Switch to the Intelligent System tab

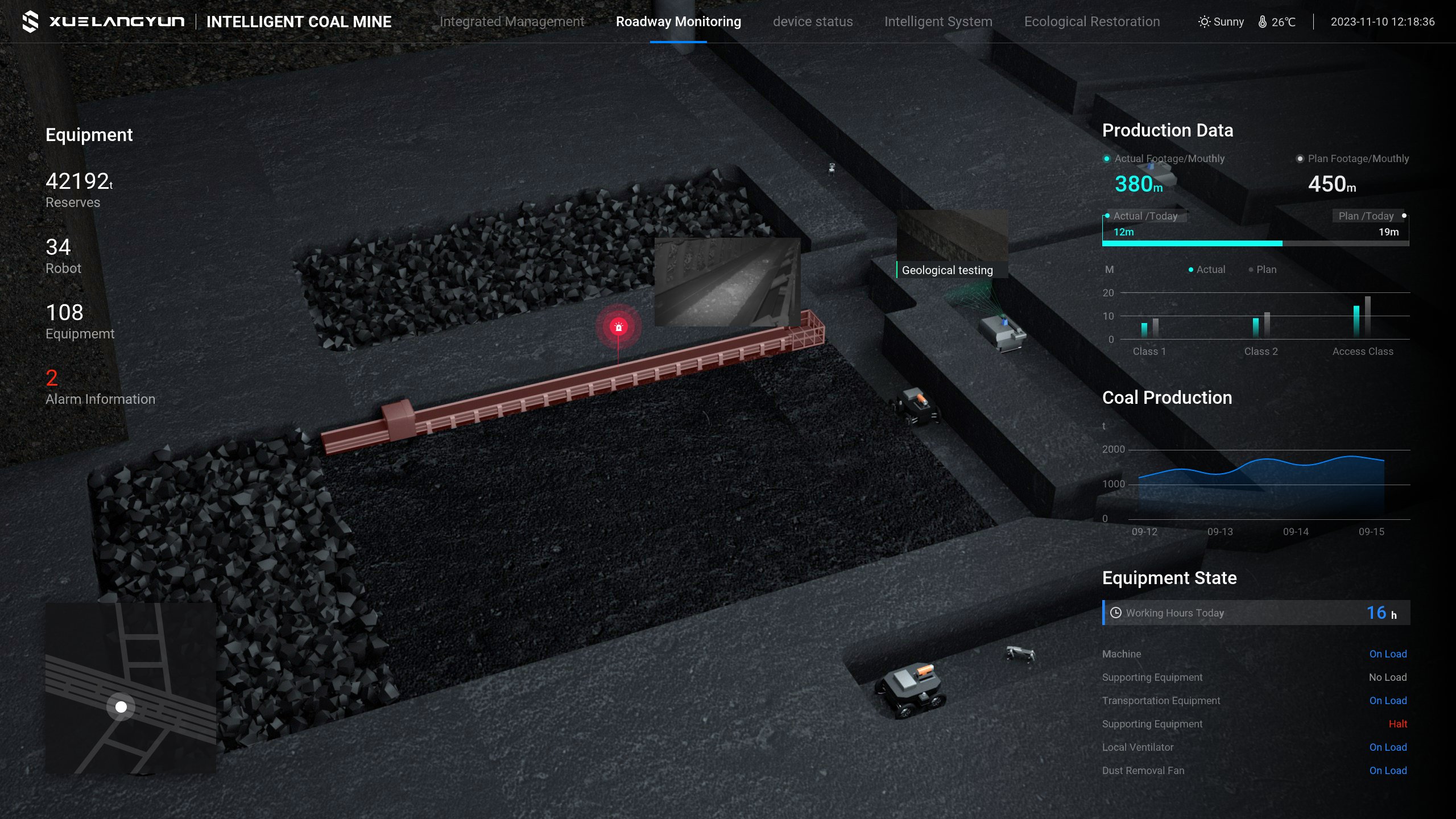938,22
